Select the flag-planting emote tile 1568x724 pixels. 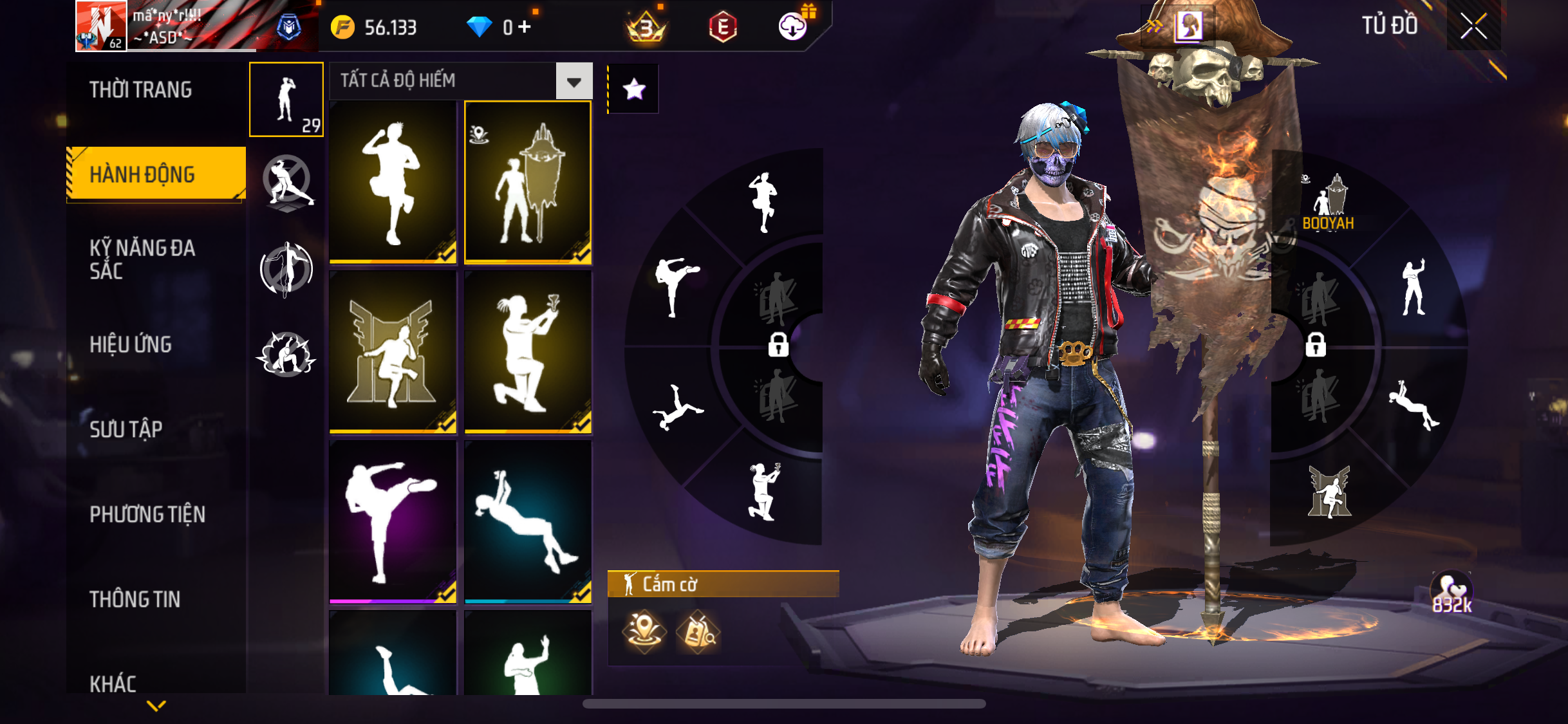tap(528, 182)
